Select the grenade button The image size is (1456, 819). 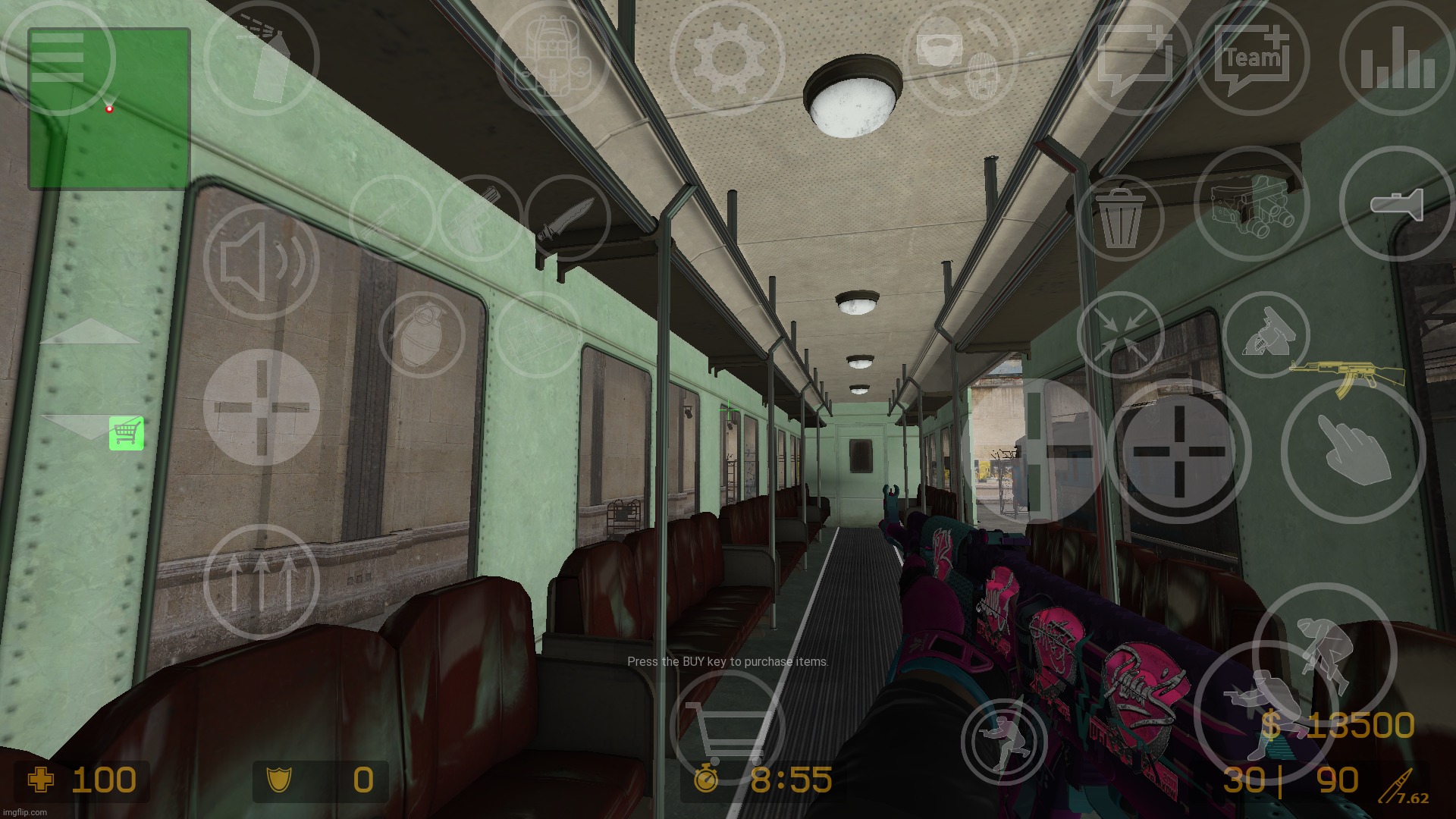point(422,334)
